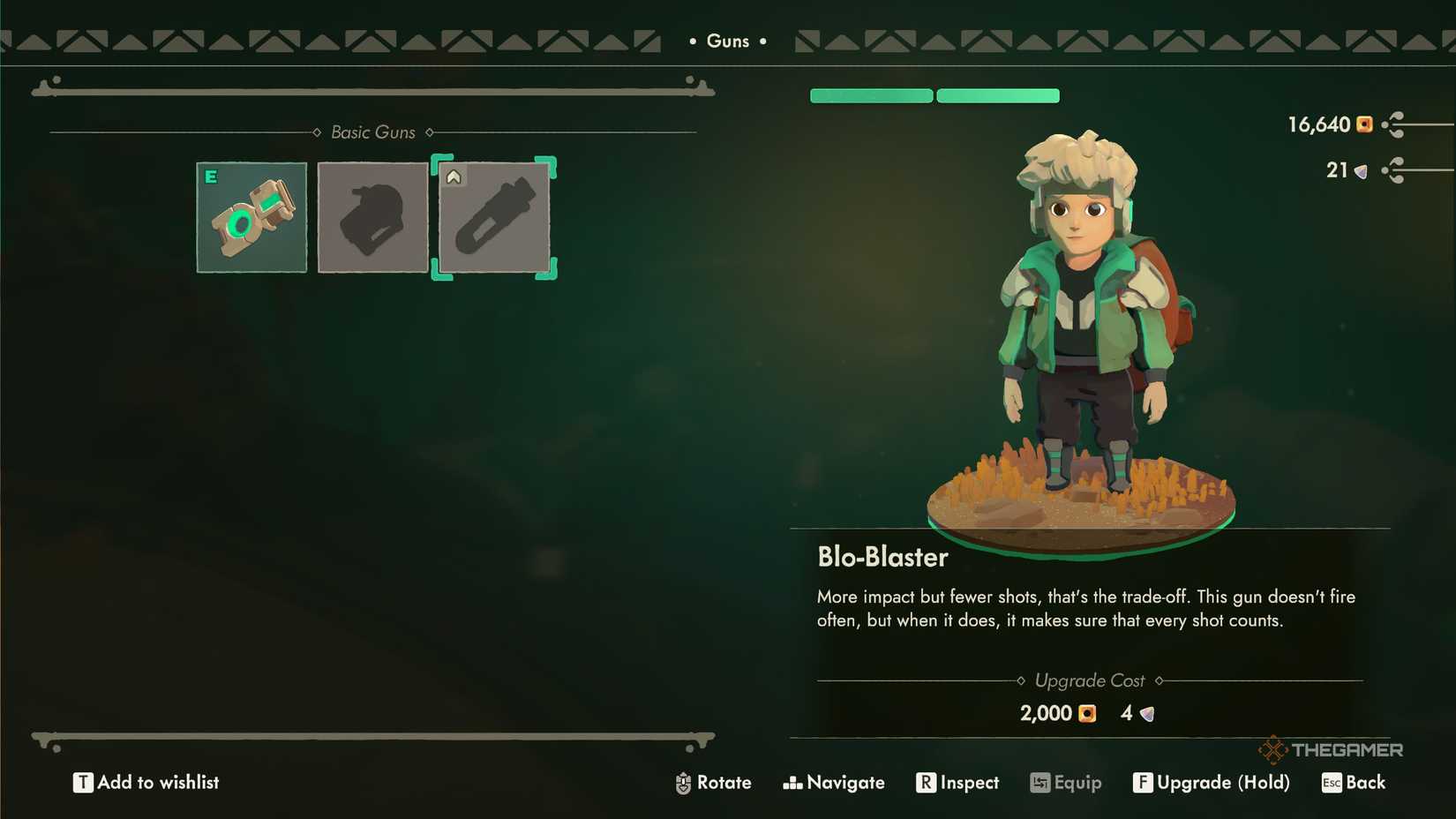Toggle the upward arrow marker on selected gun

click(454, 176)
